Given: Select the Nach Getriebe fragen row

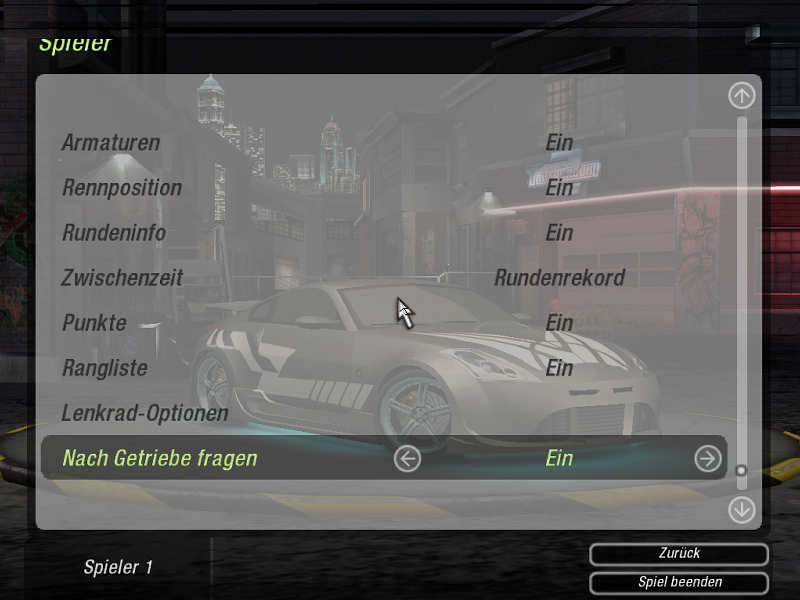Looking at the screenshot, I should 160,458.
